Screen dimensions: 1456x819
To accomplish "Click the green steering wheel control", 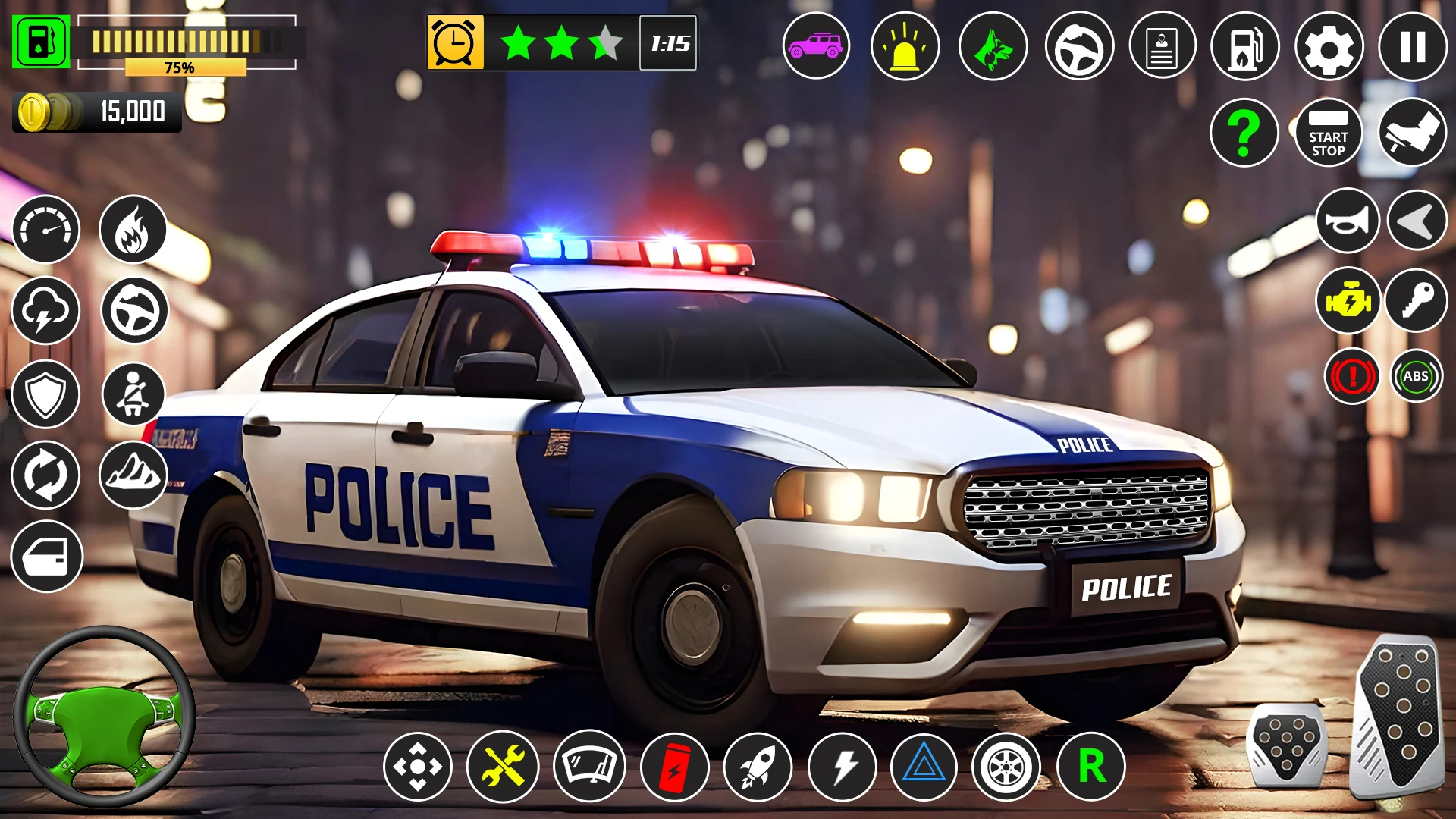I will 105,717.
